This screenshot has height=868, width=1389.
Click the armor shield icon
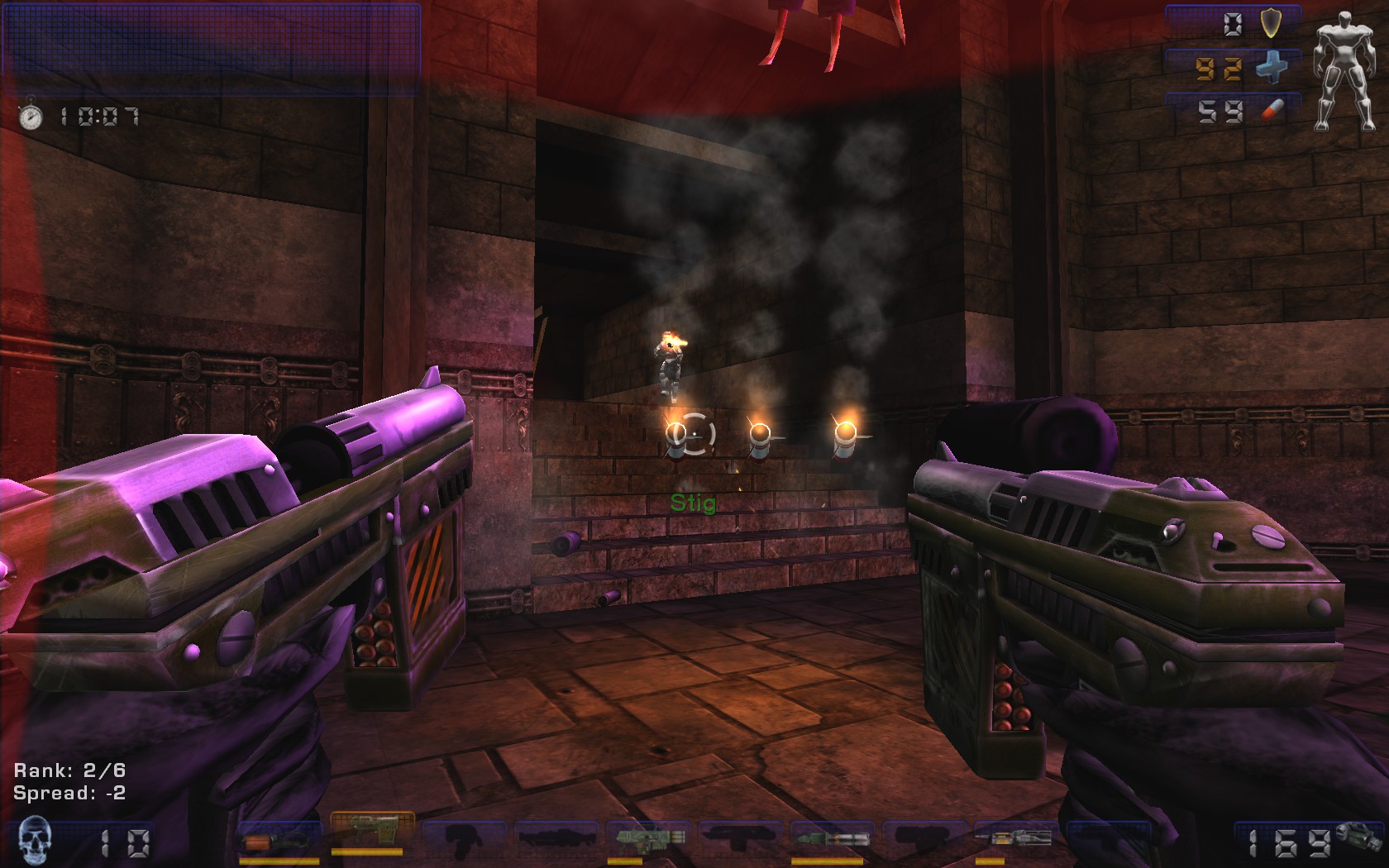tap(1271, 24)
